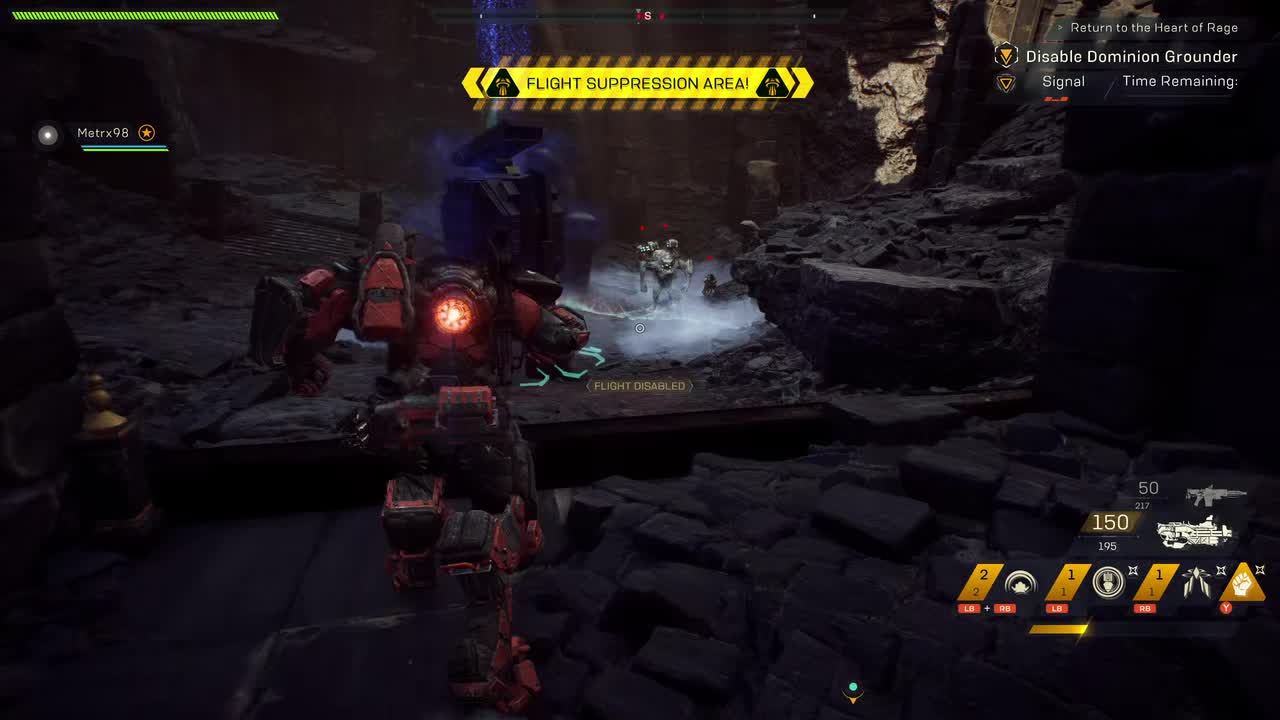1280x720 pixels.
Task: Toggle the Flight Disabled status indicator
Action: (638, 385)
